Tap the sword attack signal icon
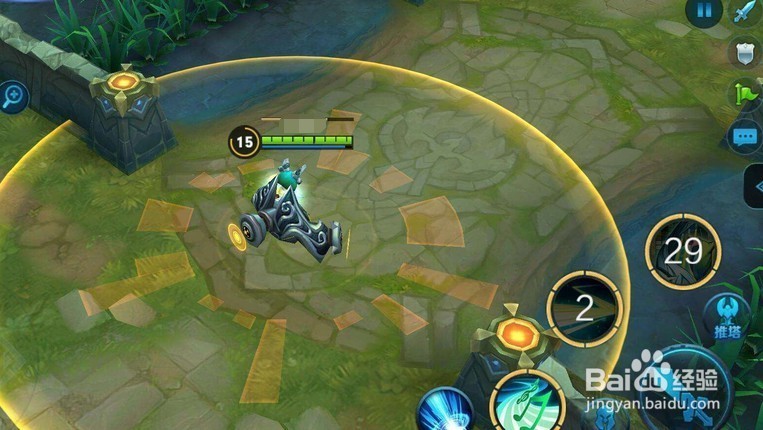 pos(744,12)
